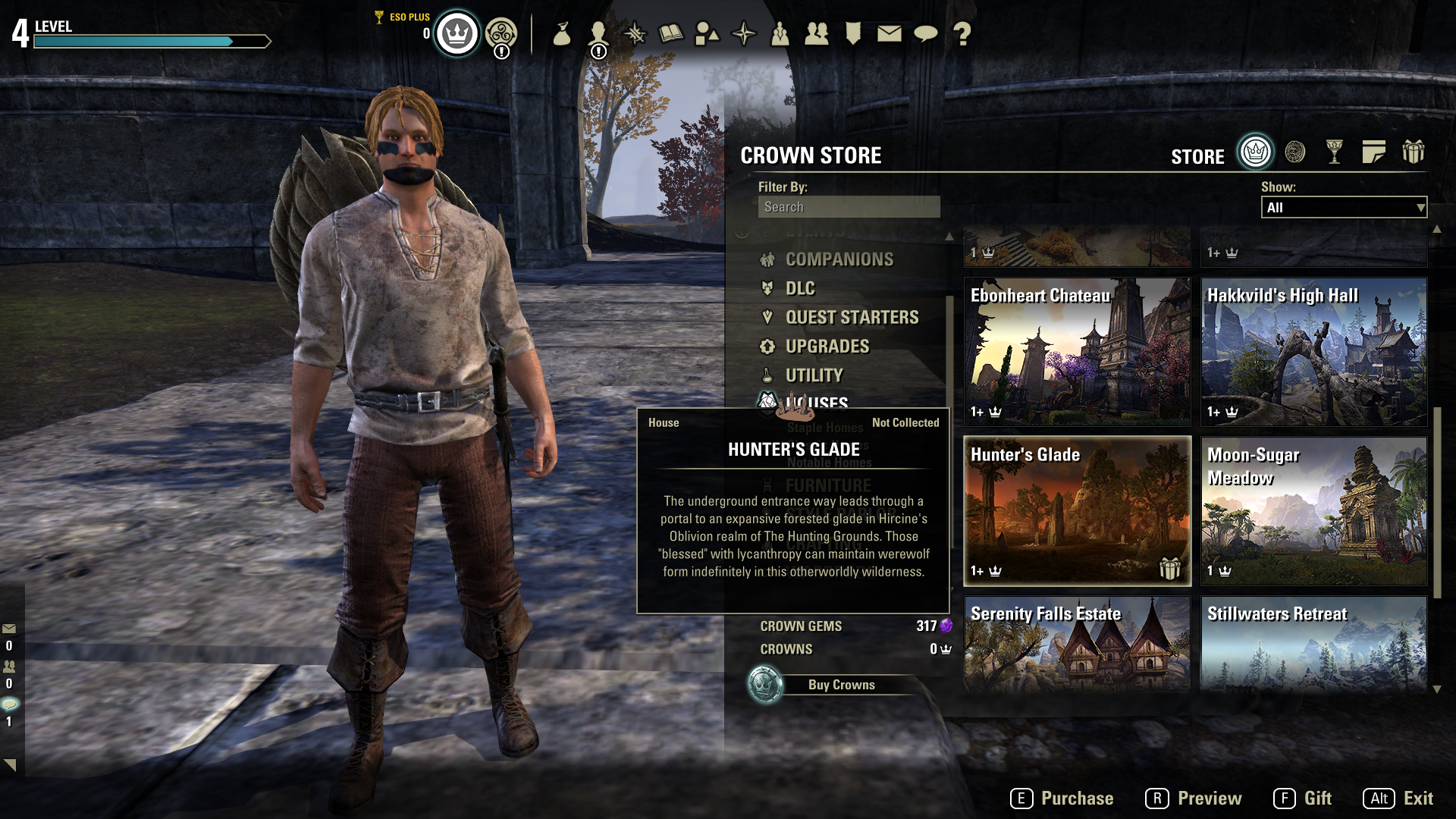Screen dimensions: 1456x819
Task: Open the help question mark menu
Action: point(962,33)
